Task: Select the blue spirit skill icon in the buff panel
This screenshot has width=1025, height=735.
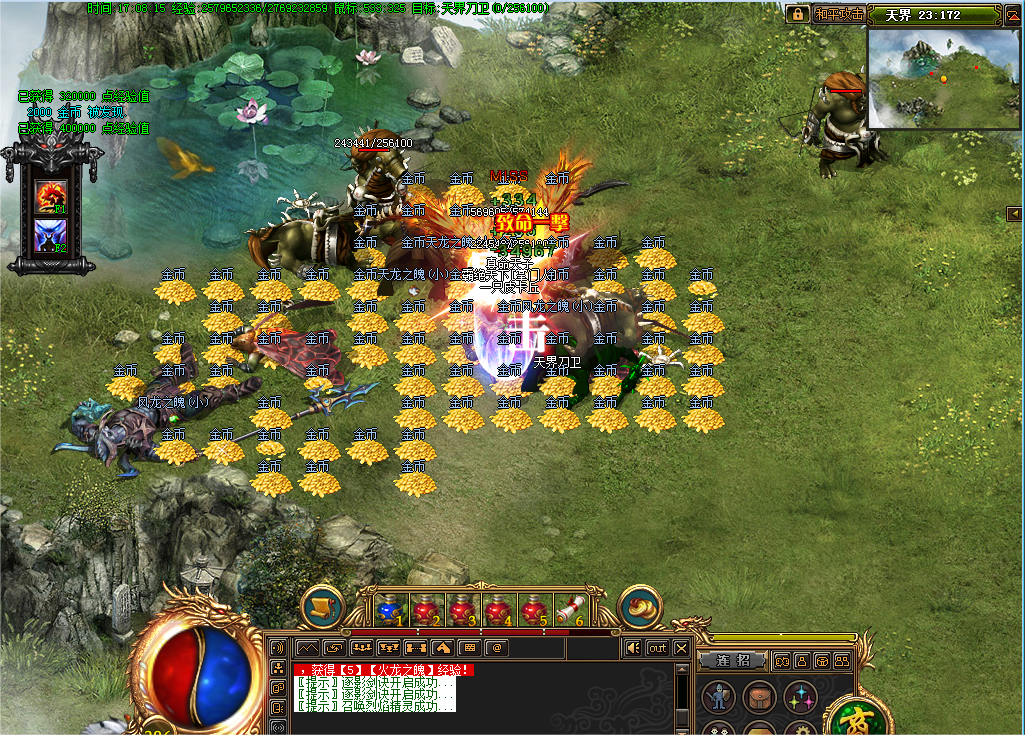Action: 50,236
